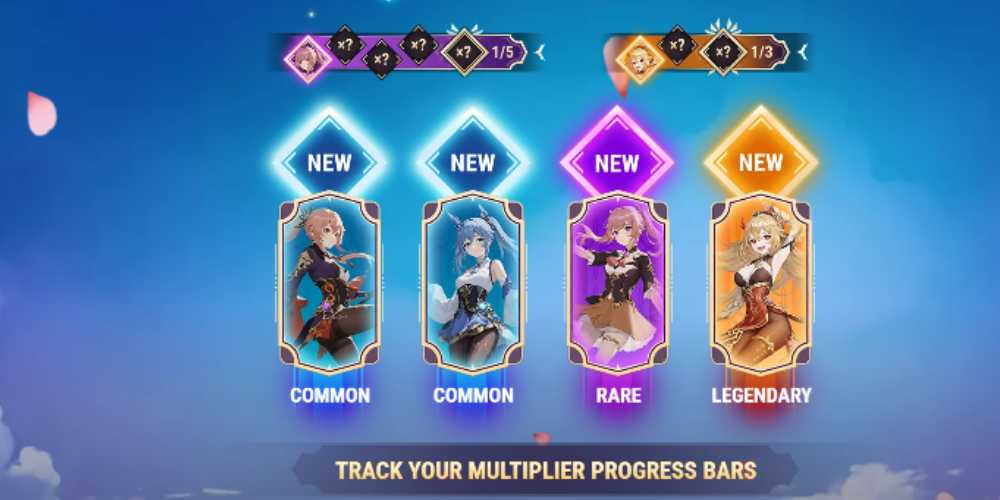
Task: Pick the Legendary blonde character card
Action: point(761,282)
